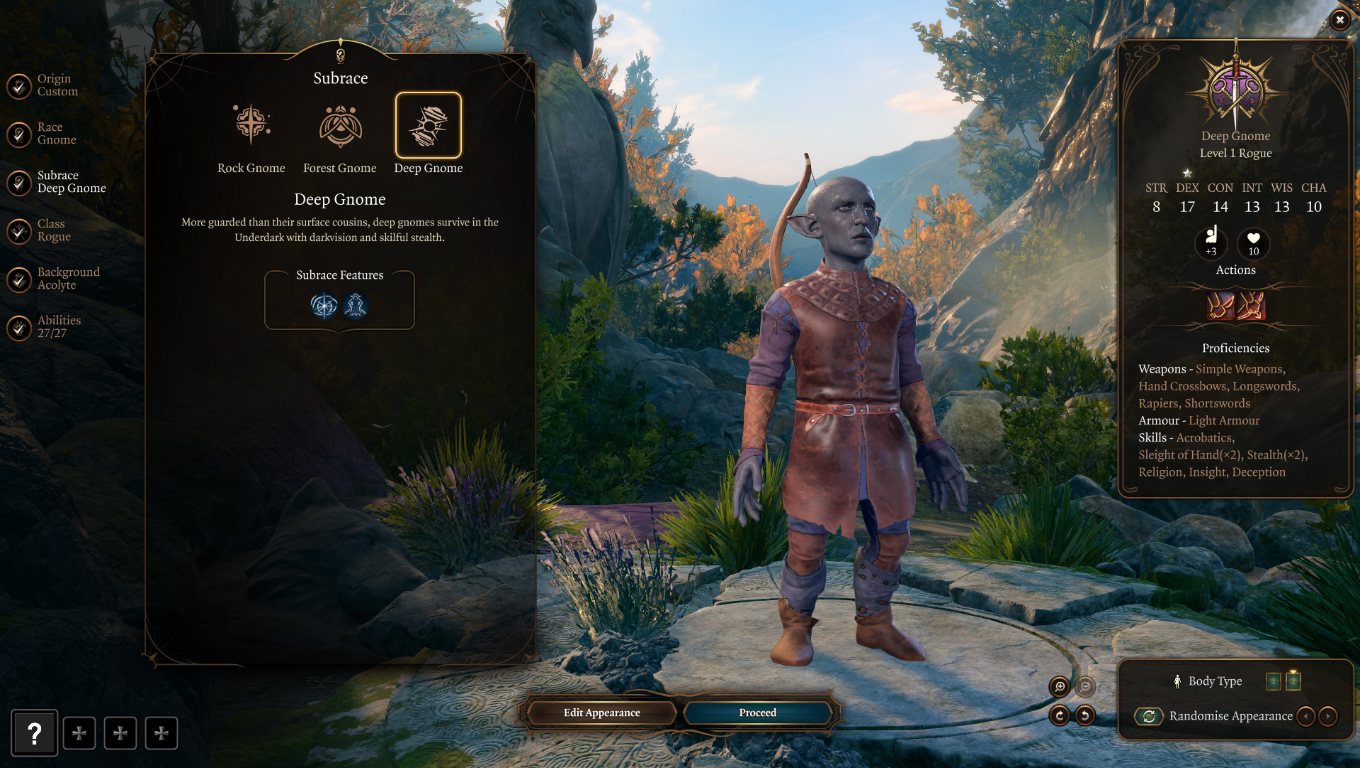The width and height of the screenshot is (1360, 768).
Task: Select Body Type 2
Action: click(x=1293, y=681)
